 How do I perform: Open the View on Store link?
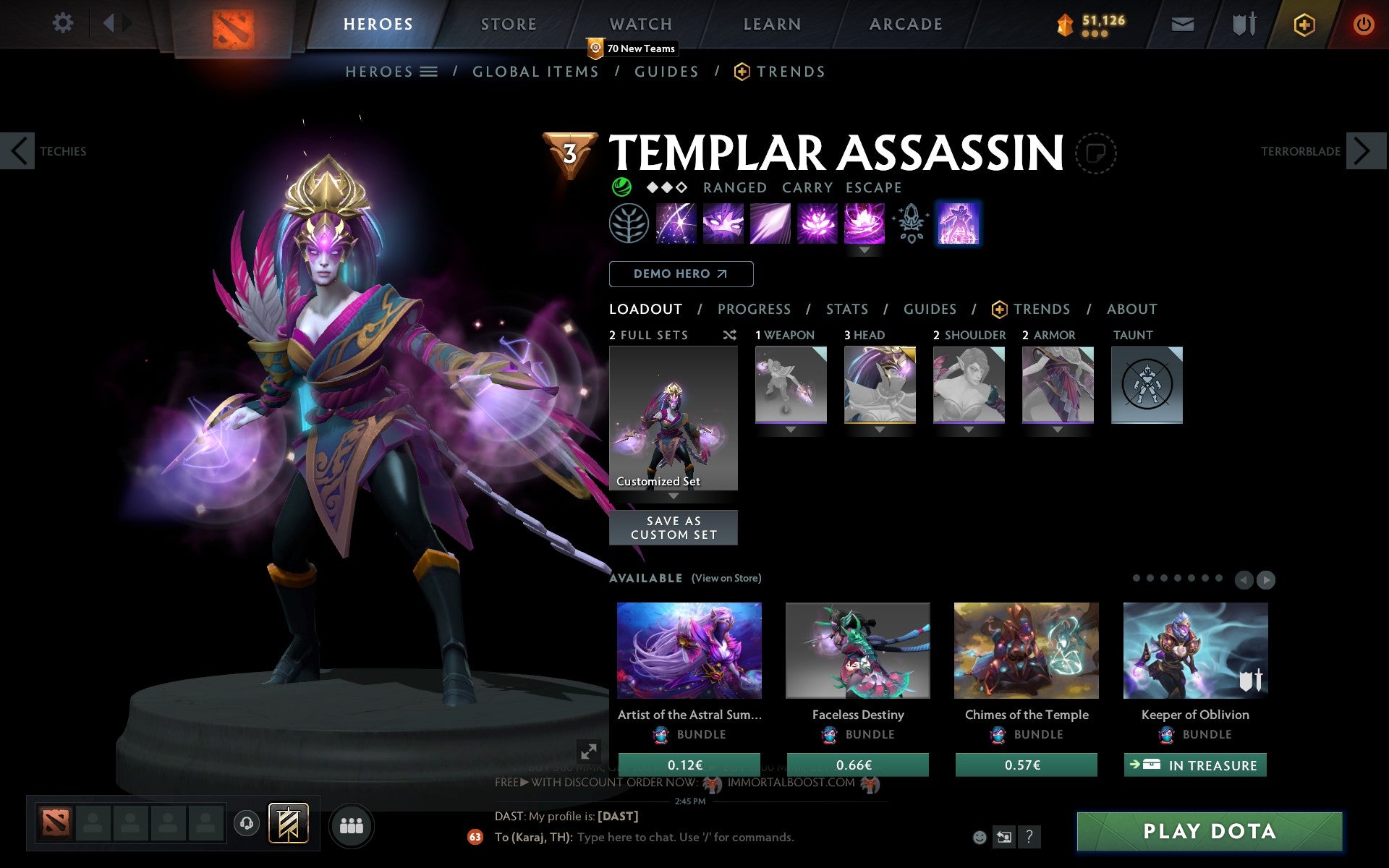click(726, 578)
